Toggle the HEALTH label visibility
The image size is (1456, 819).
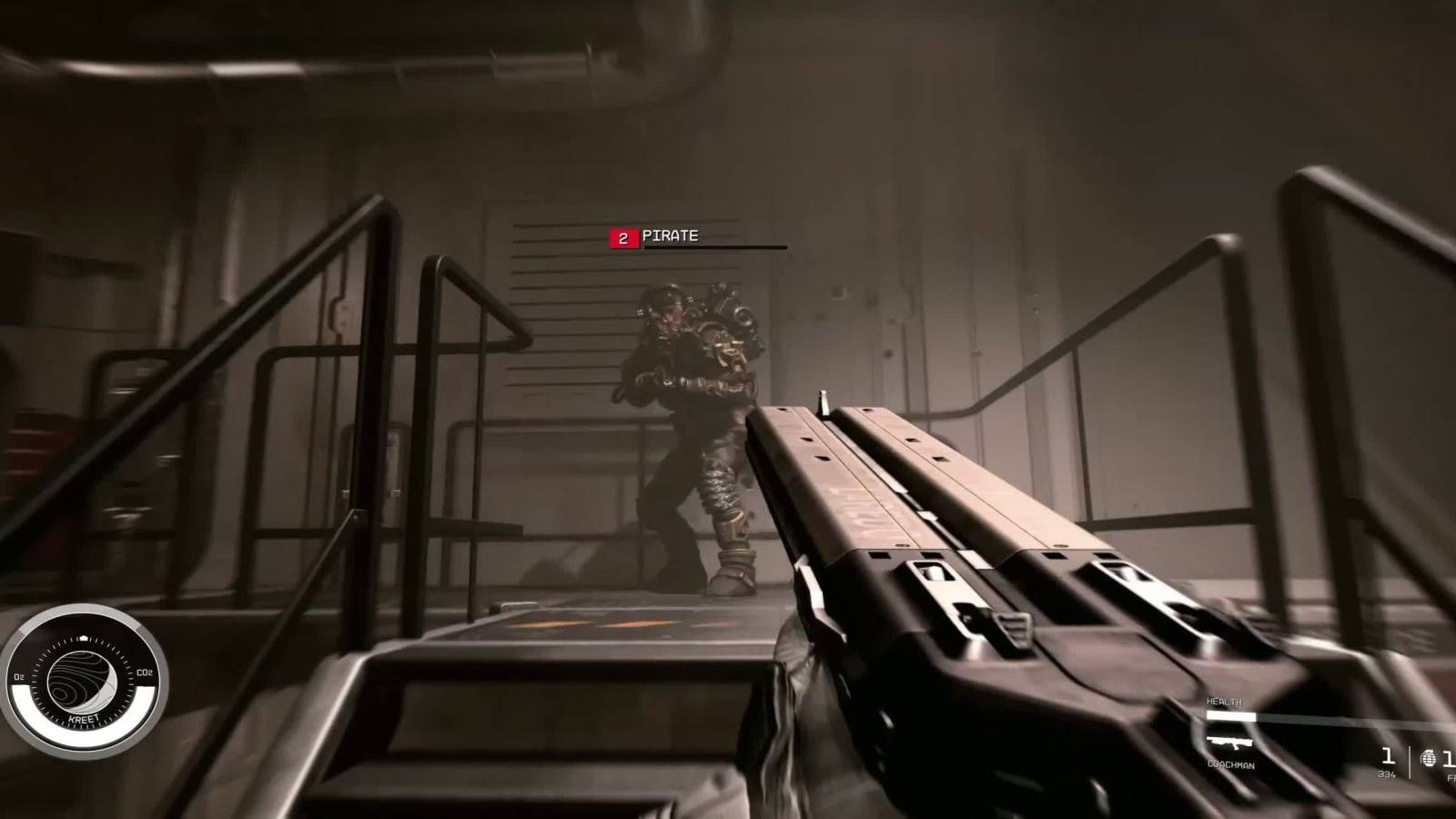point(1225,702)
